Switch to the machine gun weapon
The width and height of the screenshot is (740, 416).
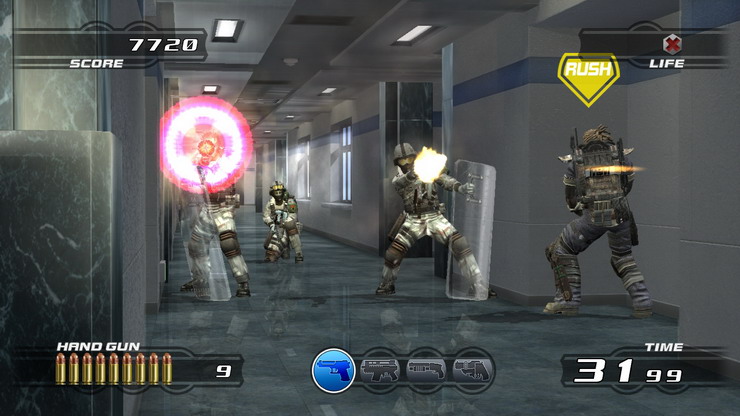(x=381, y=371)
